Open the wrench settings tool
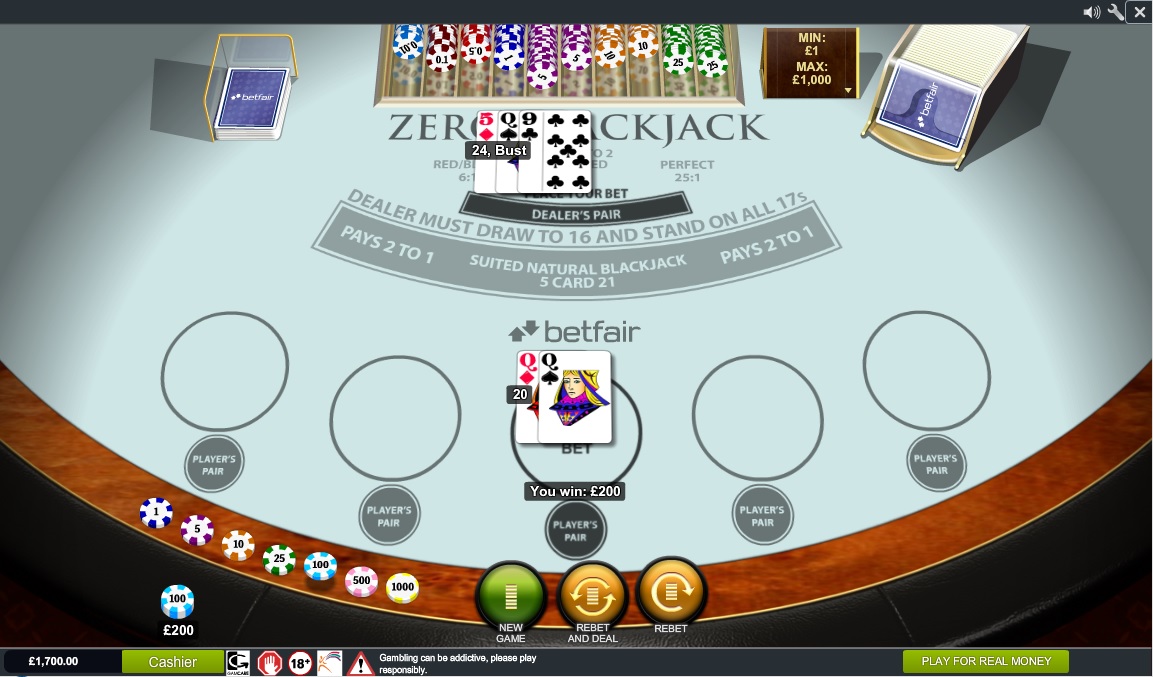Viewport: 1153px width, 677px height. click(1116, 12)
